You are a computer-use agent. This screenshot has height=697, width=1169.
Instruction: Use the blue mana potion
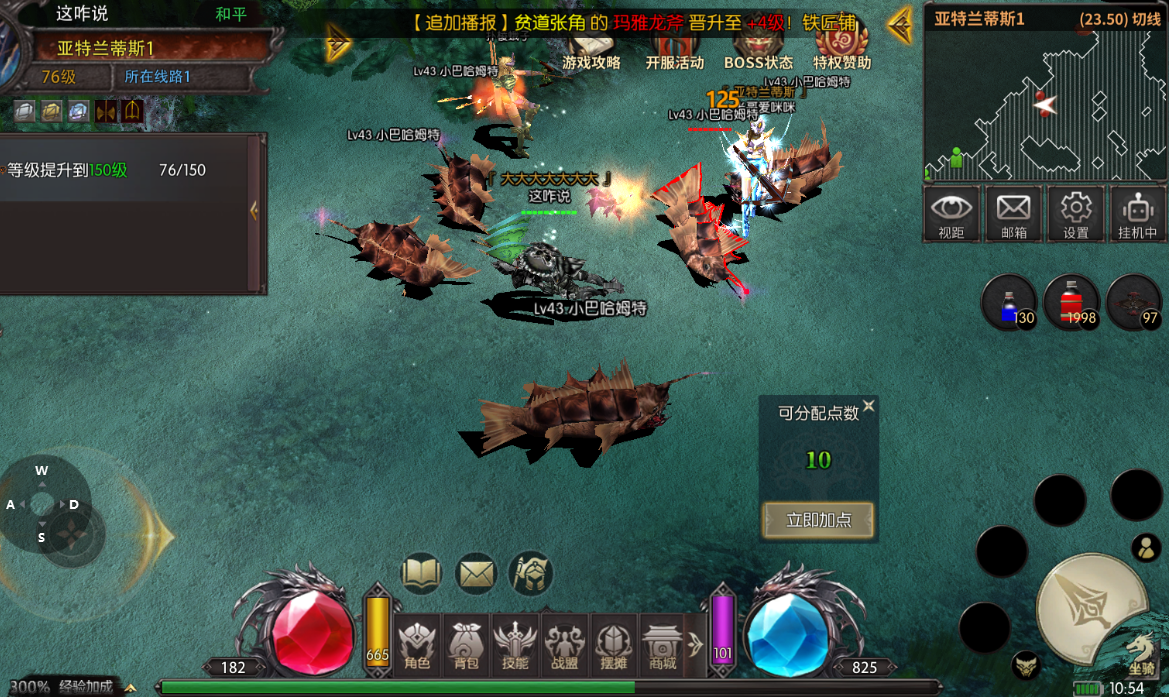1008,301
